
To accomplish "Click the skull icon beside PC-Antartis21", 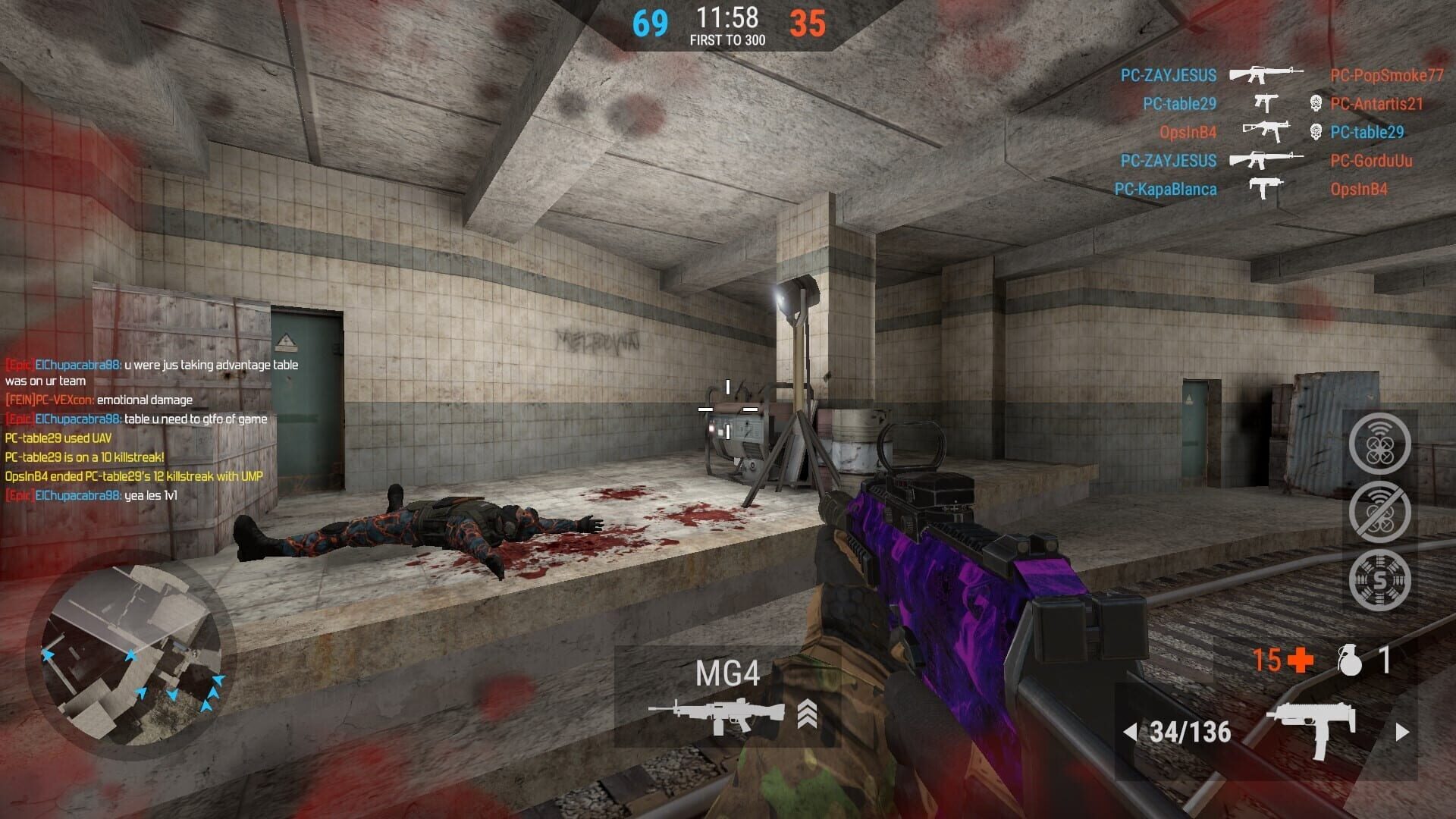I will [1317, 102].
